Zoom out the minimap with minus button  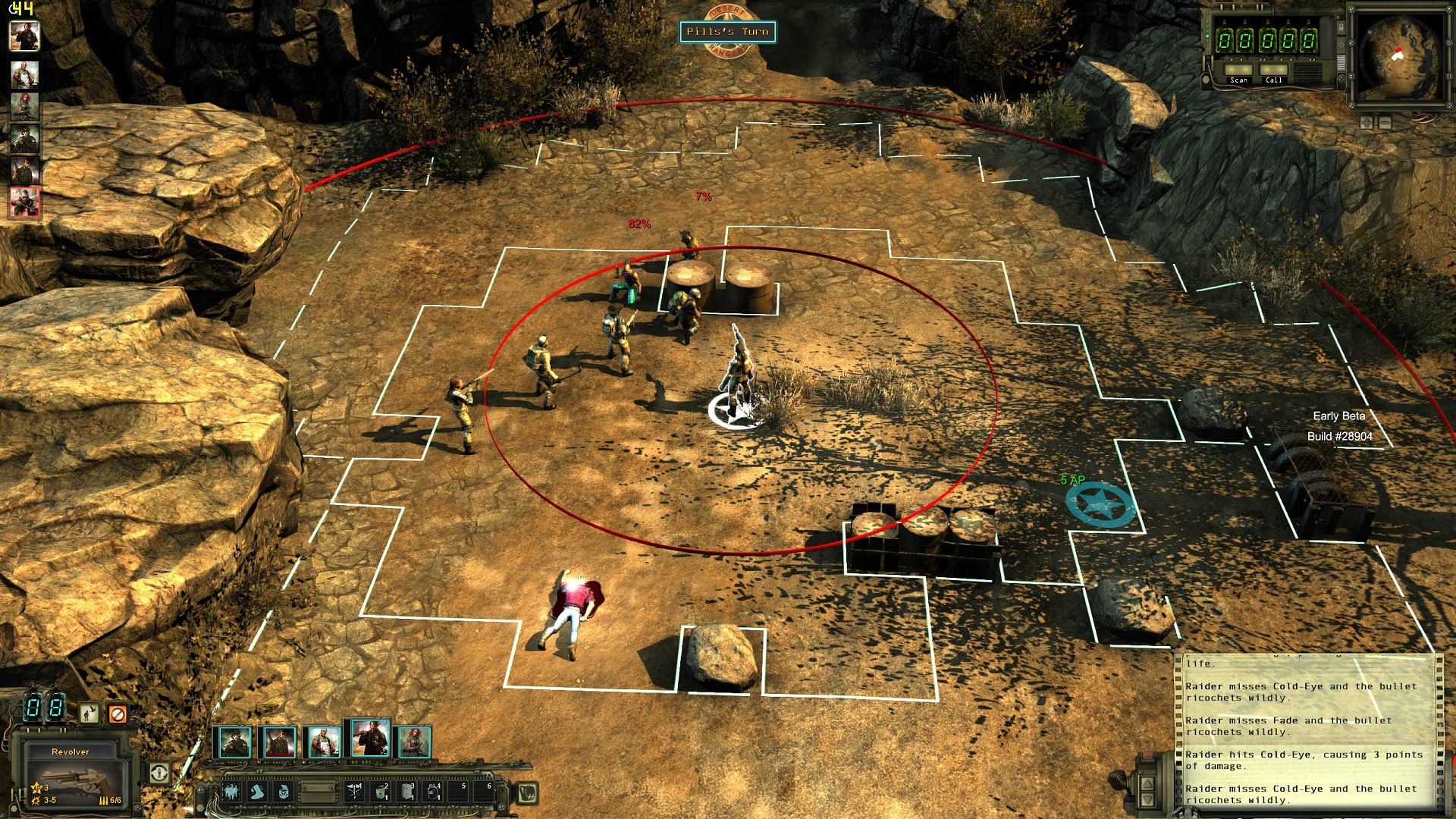[x=1385, y=122]
